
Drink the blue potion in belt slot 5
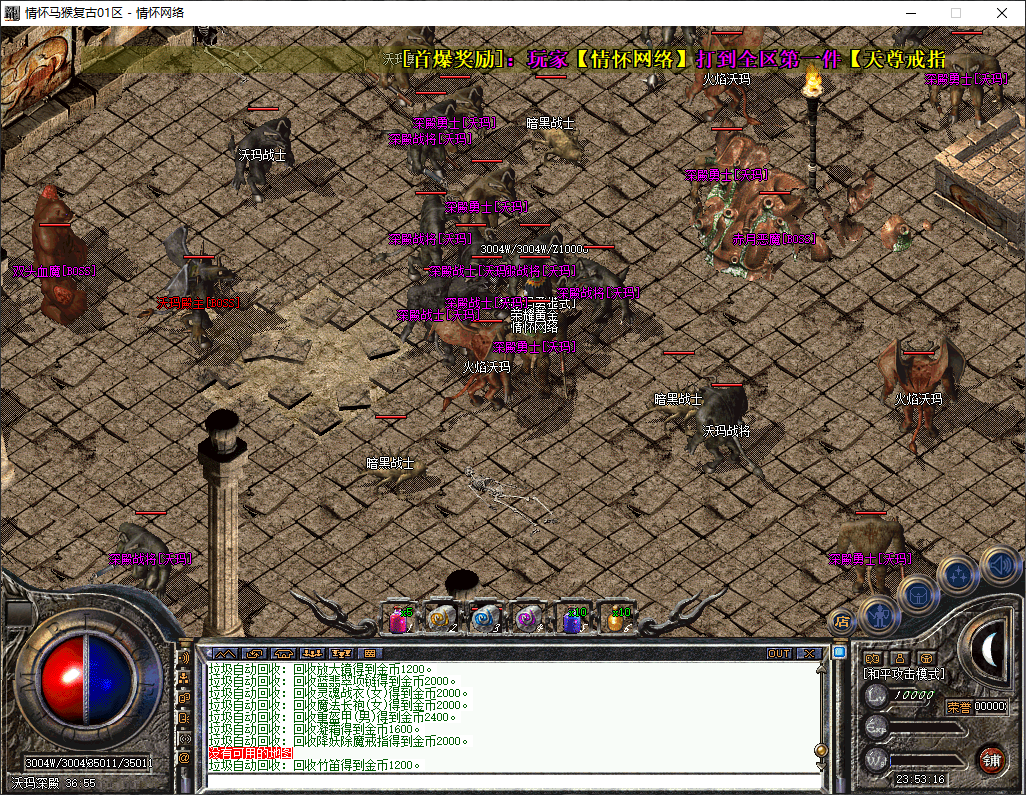573,620
